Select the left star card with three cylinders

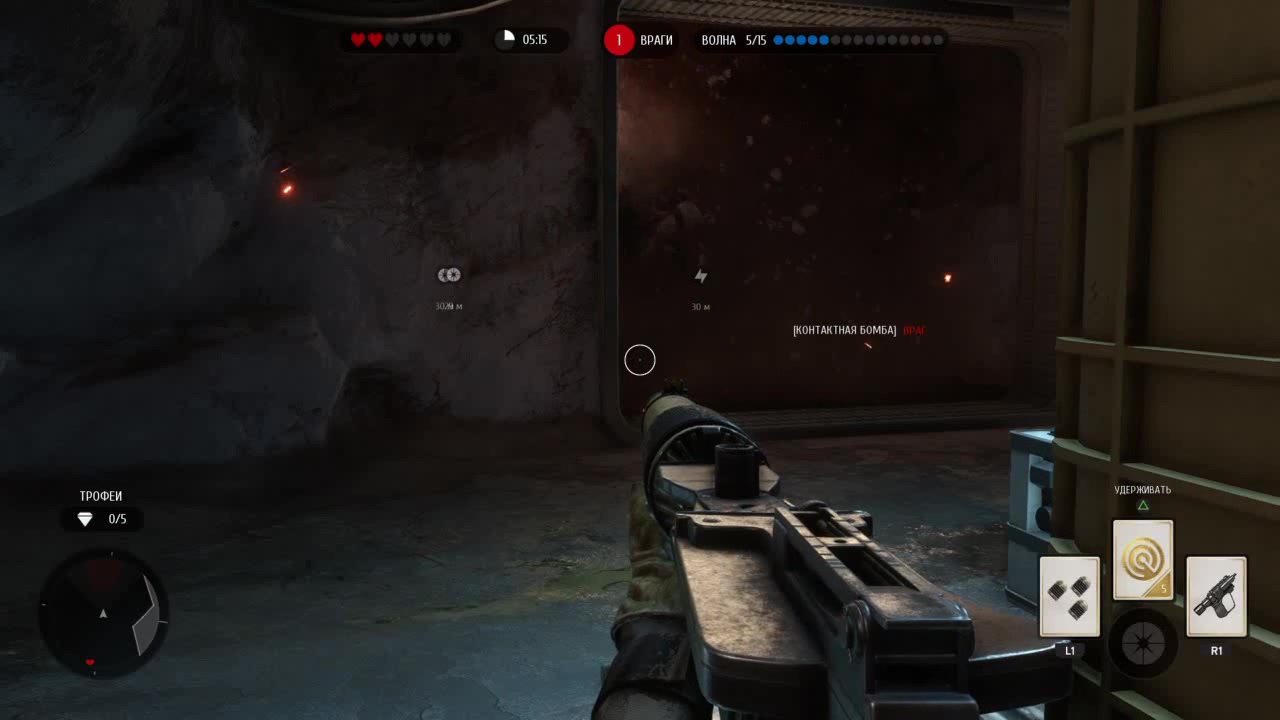tap(1069, 596)
